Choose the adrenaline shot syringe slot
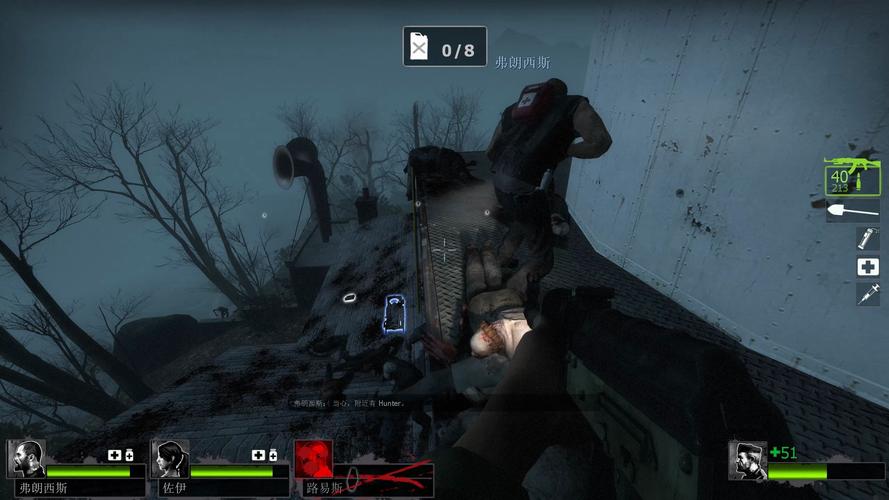 tap(866, 294)
